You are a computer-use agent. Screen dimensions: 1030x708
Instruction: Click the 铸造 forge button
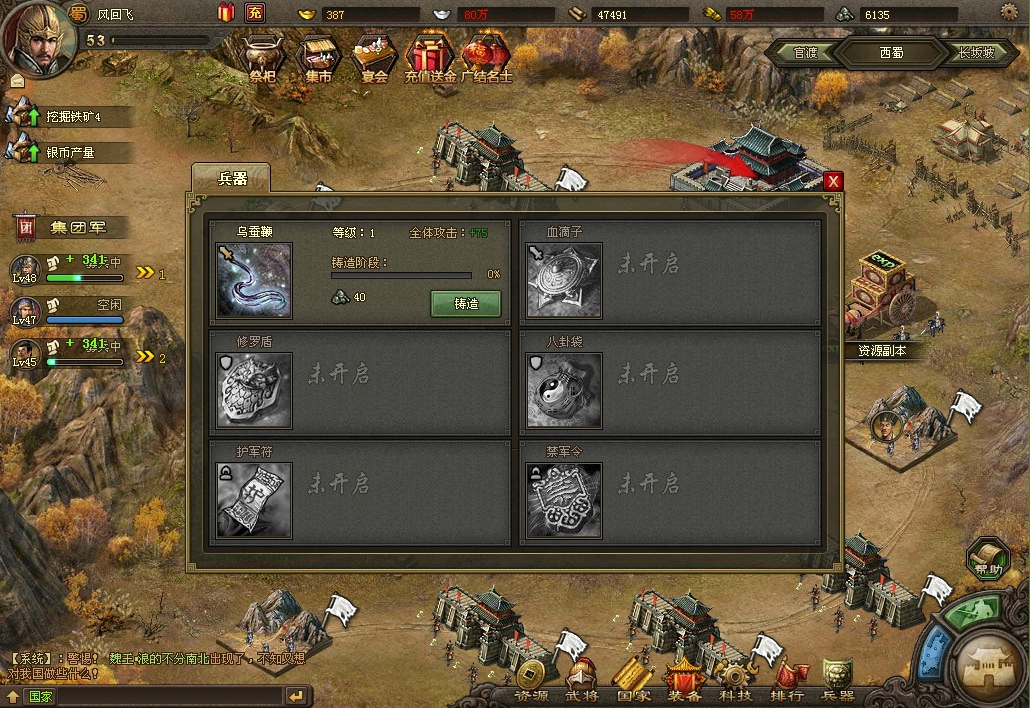tap(465, 303)
